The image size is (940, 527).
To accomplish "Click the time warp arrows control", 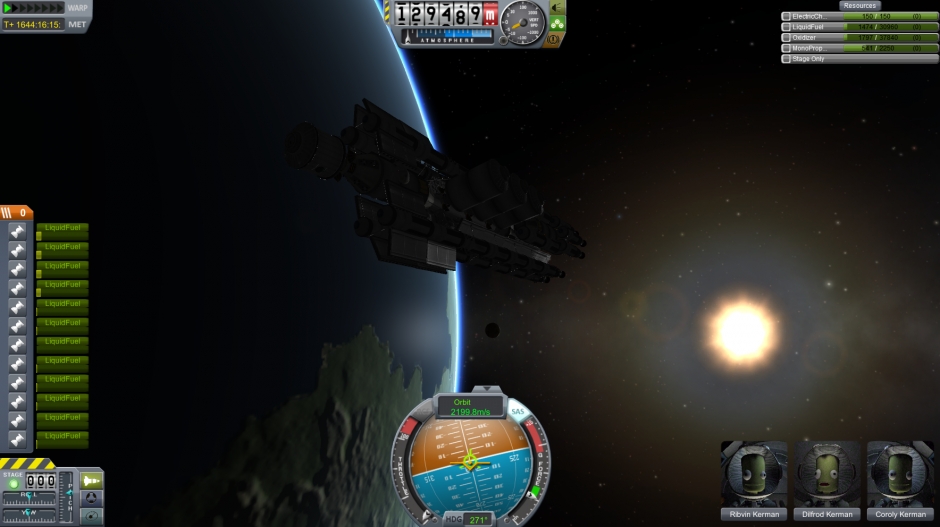I will [33, 8].
